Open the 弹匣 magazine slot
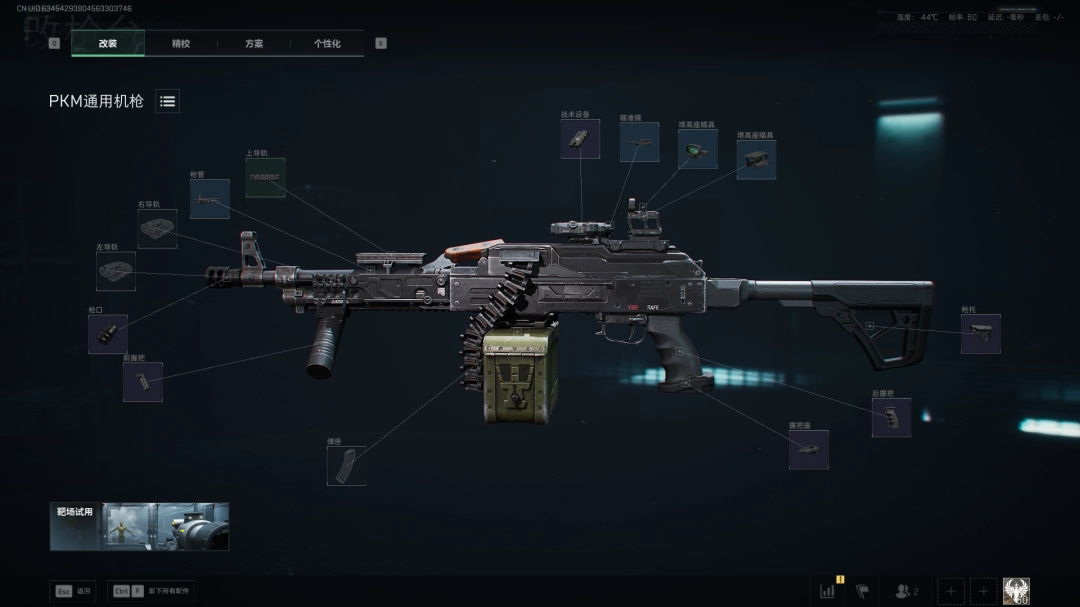This screenshot has width=1080, height=607. [346, 465]
